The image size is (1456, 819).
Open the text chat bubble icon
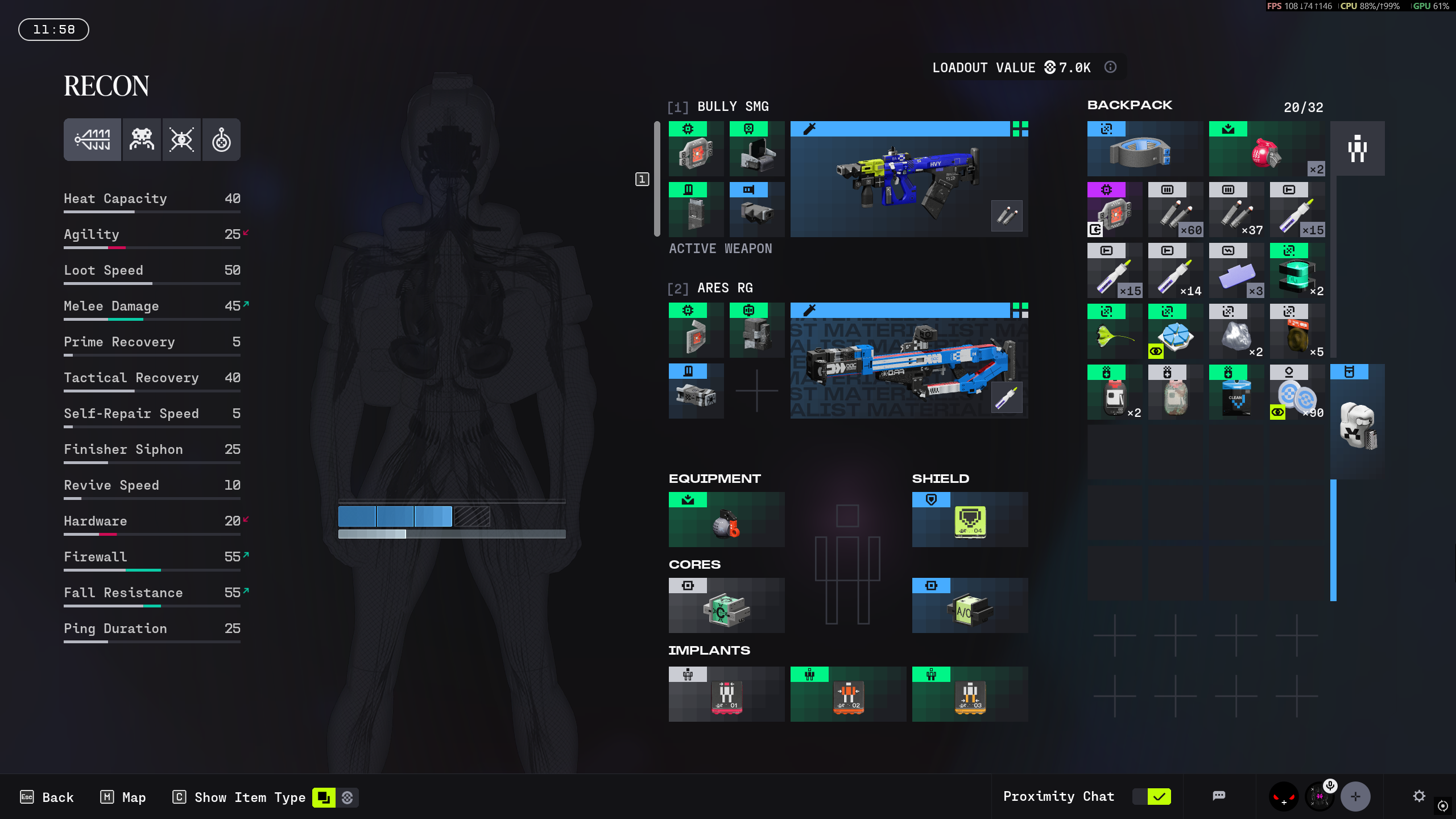[1219, 796]
